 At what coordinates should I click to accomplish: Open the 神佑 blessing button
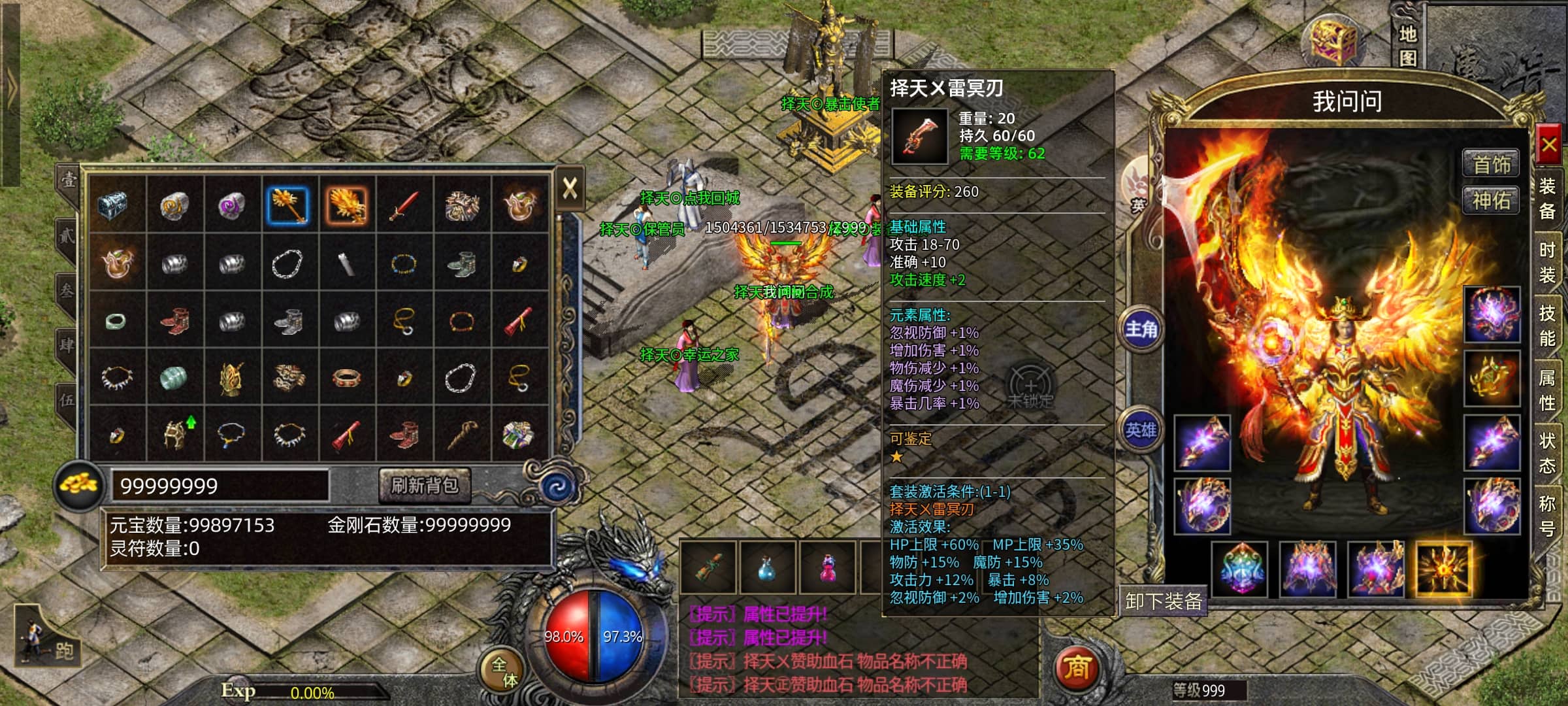click(1491, 200)
